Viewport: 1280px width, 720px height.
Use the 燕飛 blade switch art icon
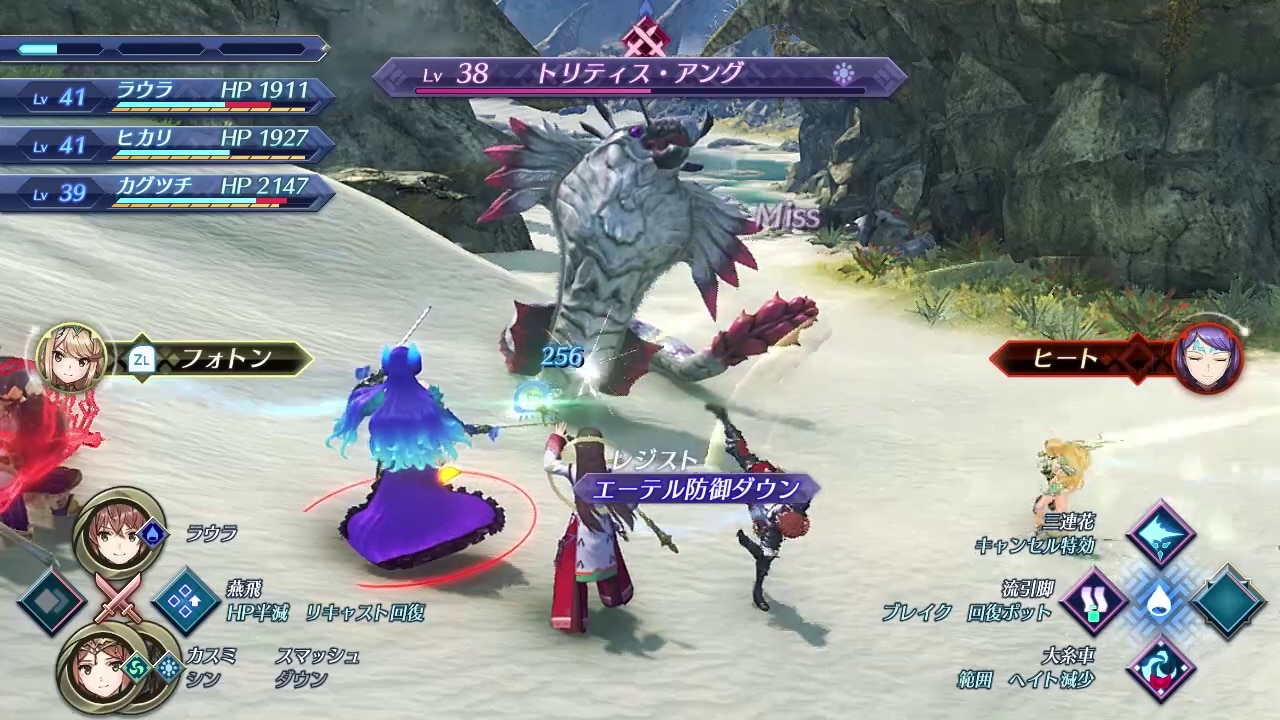186,602
